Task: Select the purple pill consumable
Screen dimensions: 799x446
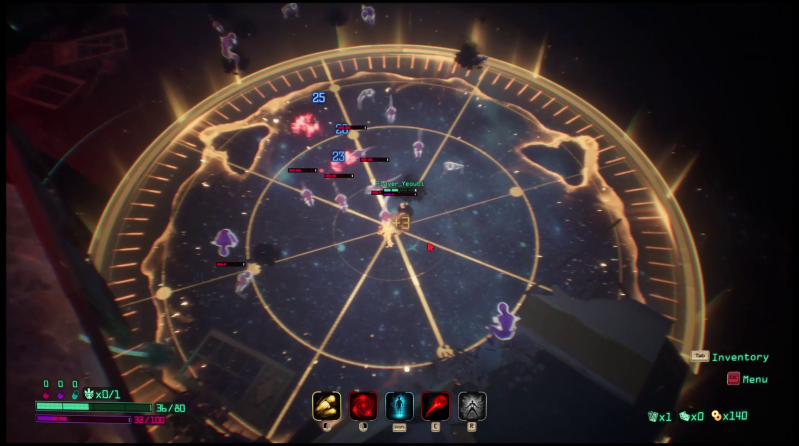Action: click(60, 395)
